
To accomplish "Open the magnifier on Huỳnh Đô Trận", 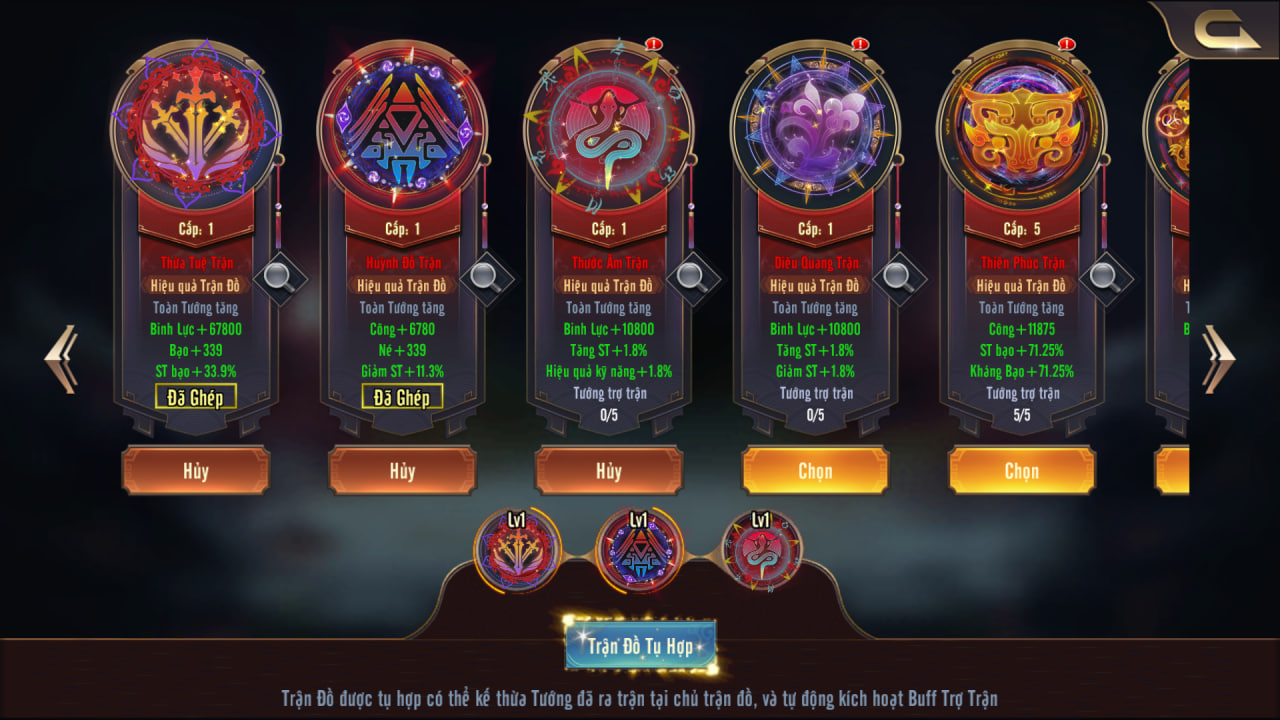I will click(x=486, y=276).
